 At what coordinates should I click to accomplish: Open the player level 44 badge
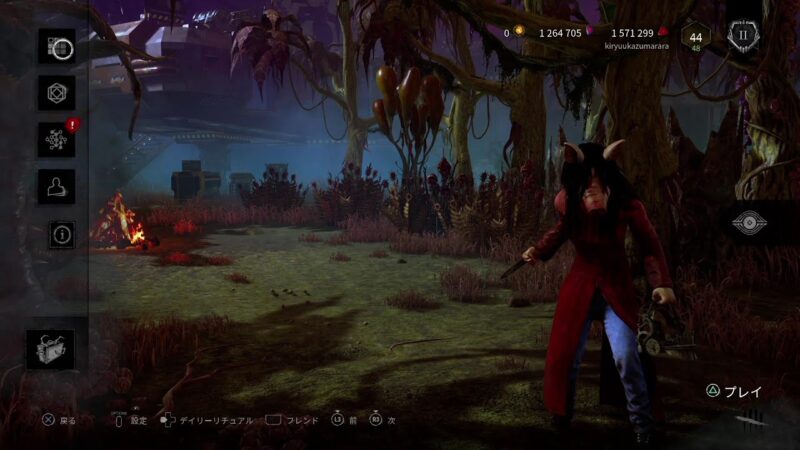click(696, 37)
